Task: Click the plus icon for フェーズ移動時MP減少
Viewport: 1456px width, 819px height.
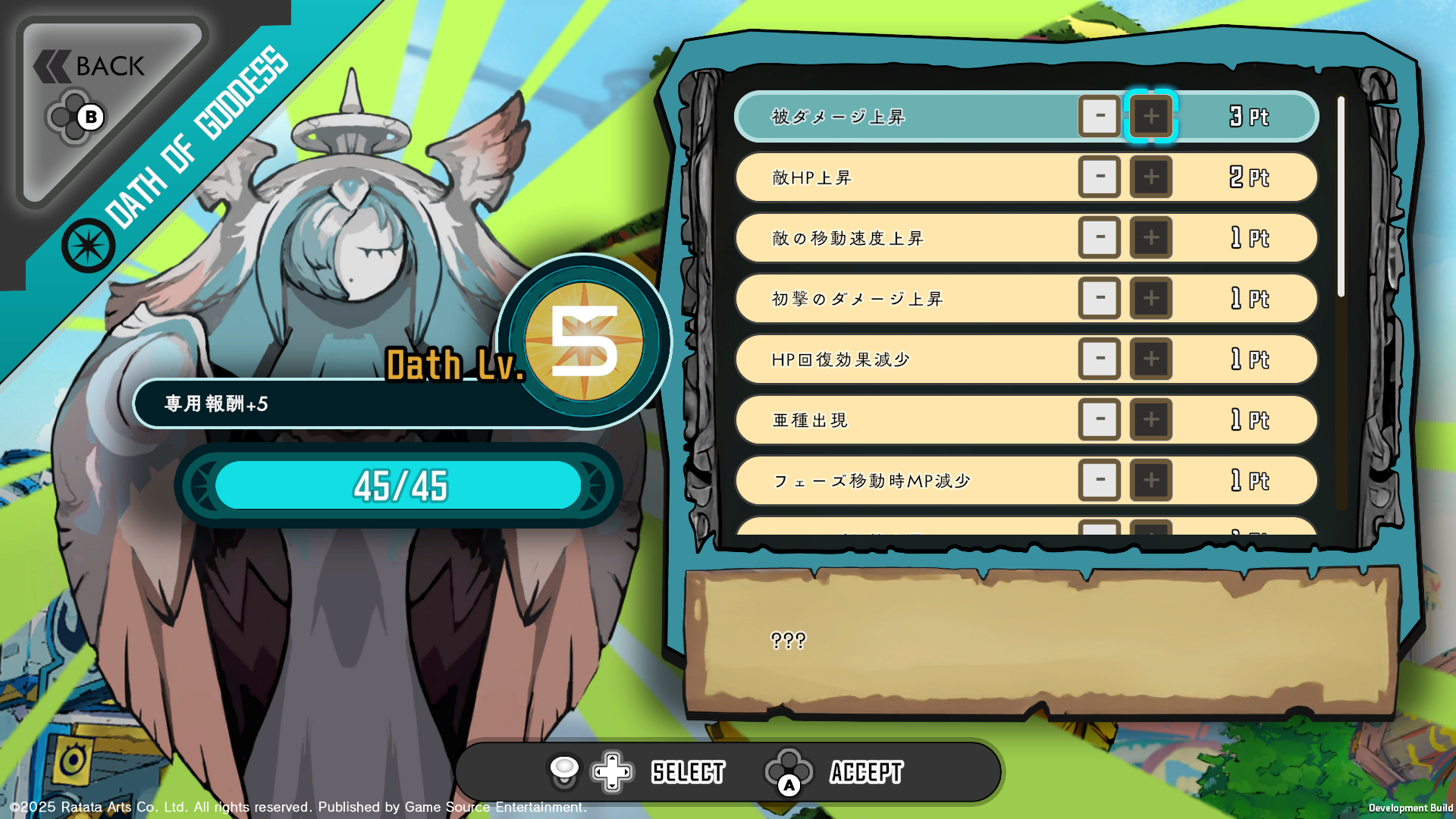Action: [1151, 480]
